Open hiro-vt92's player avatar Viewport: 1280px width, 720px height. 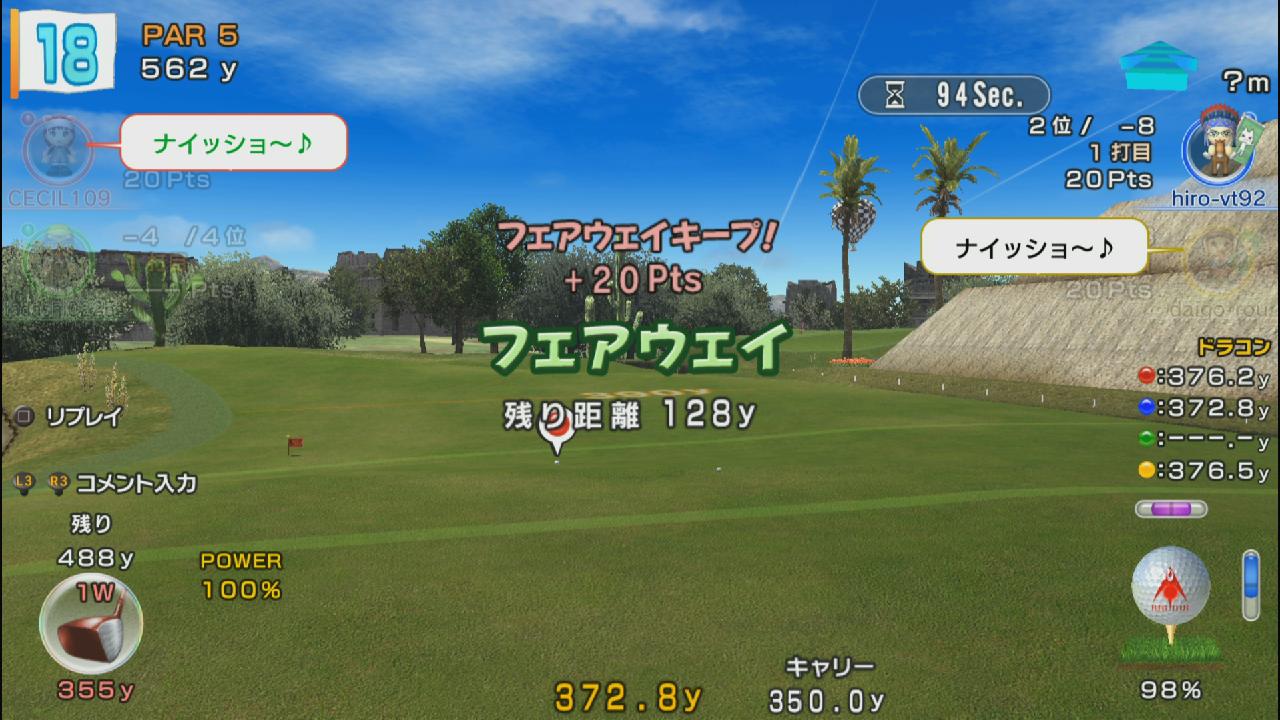tap(1216, 148)
